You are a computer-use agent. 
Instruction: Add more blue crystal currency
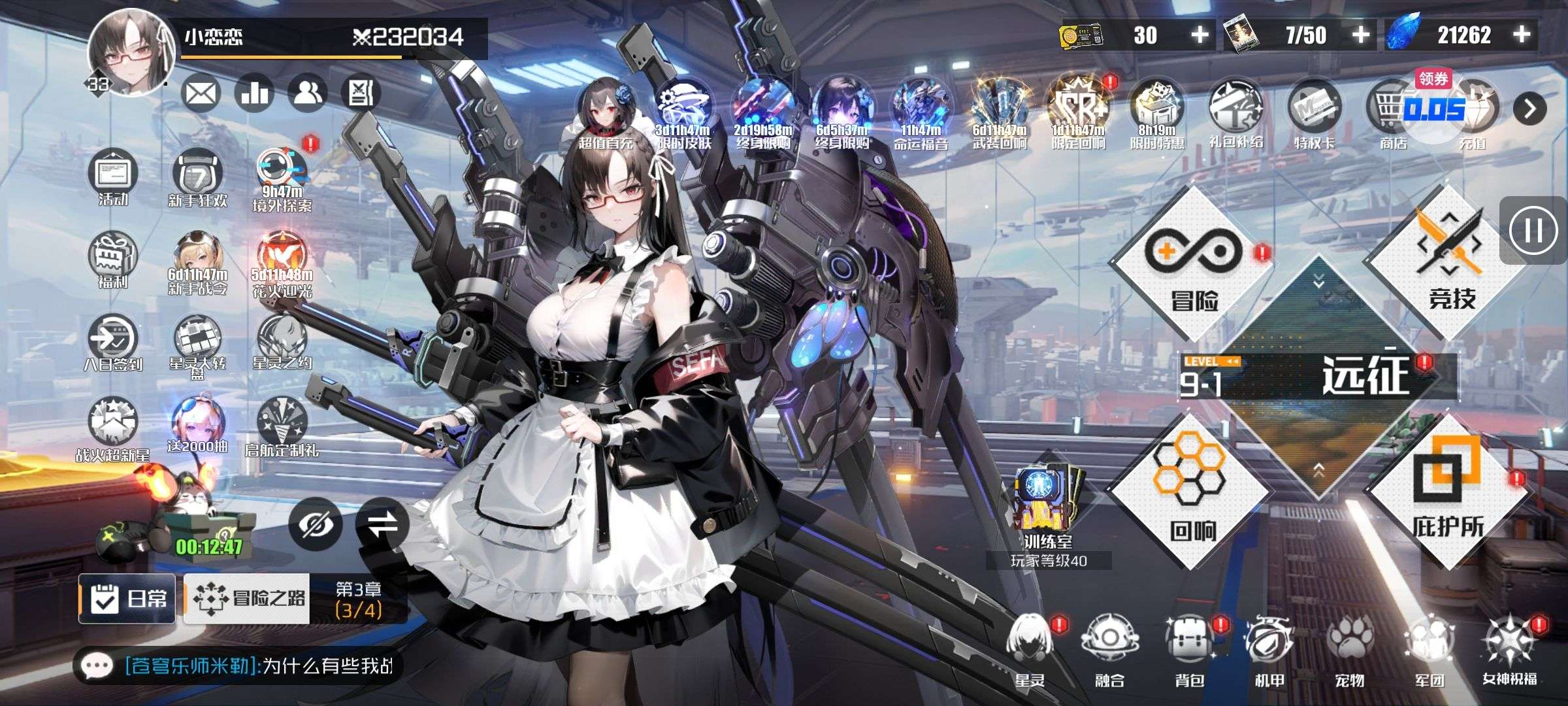[1522, 35]
